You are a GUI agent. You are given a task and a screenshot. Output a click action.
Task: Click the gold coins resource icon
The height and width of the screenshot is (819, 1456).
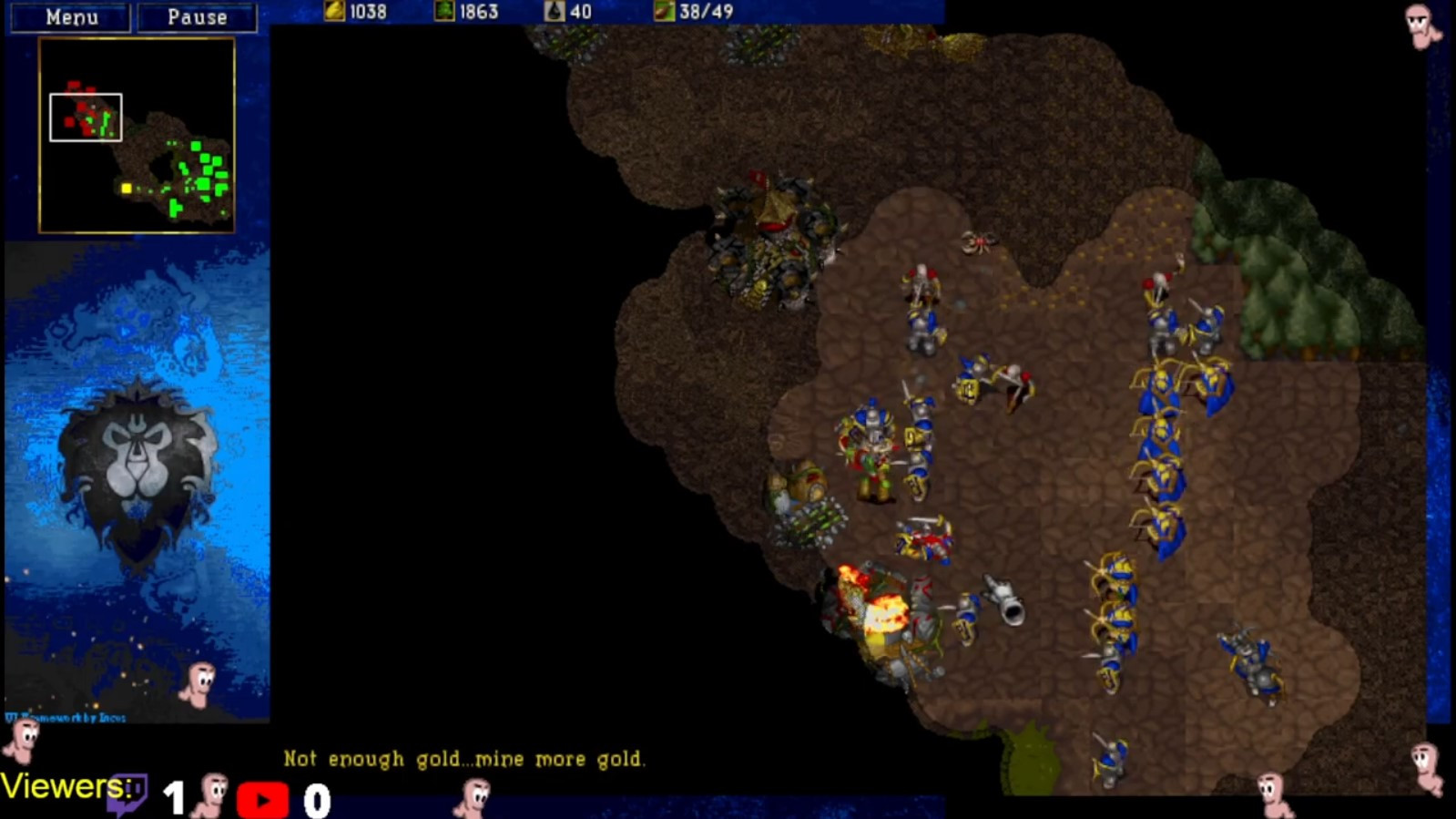(x=333, y=11)
